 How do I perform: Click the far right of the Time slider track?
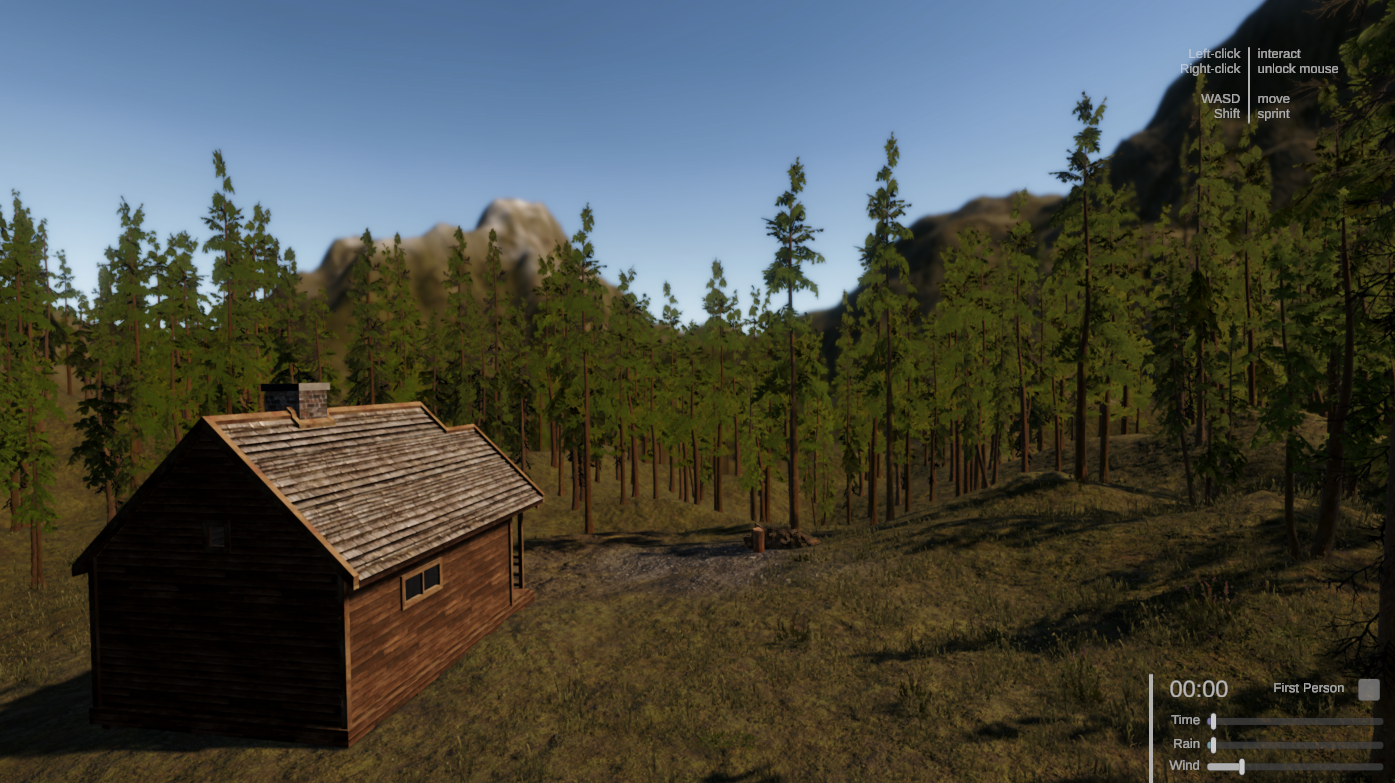point(1380,722)
